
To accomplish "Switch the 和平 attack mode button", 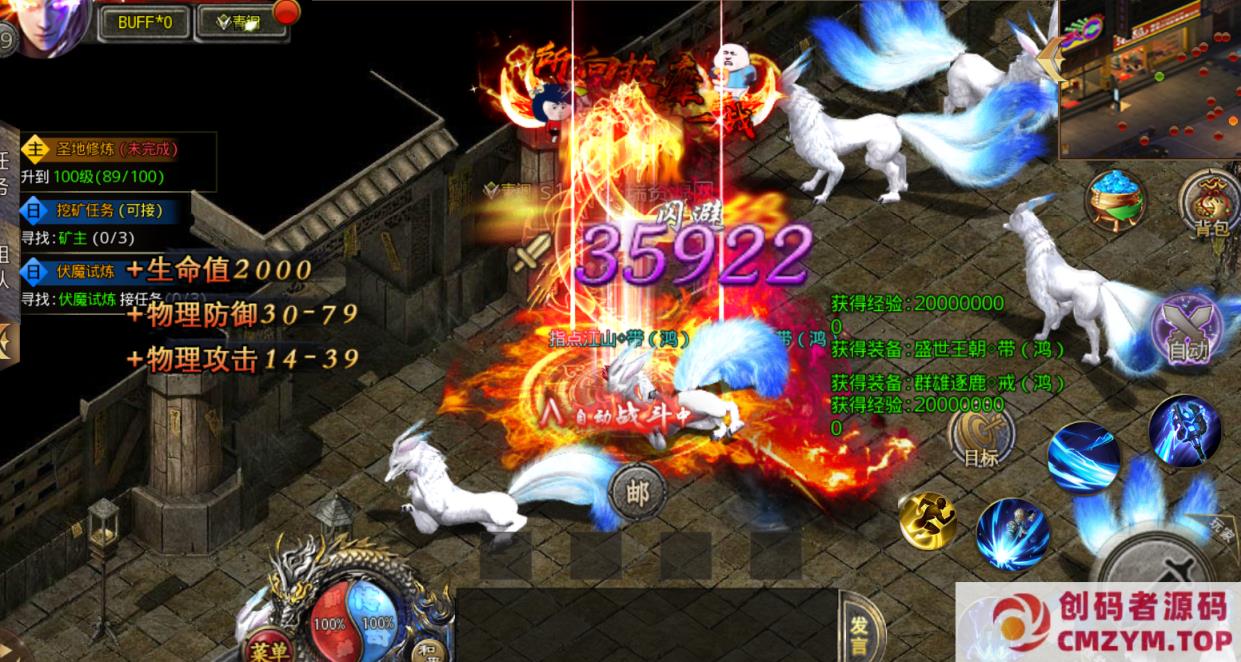I will (428, 648).
